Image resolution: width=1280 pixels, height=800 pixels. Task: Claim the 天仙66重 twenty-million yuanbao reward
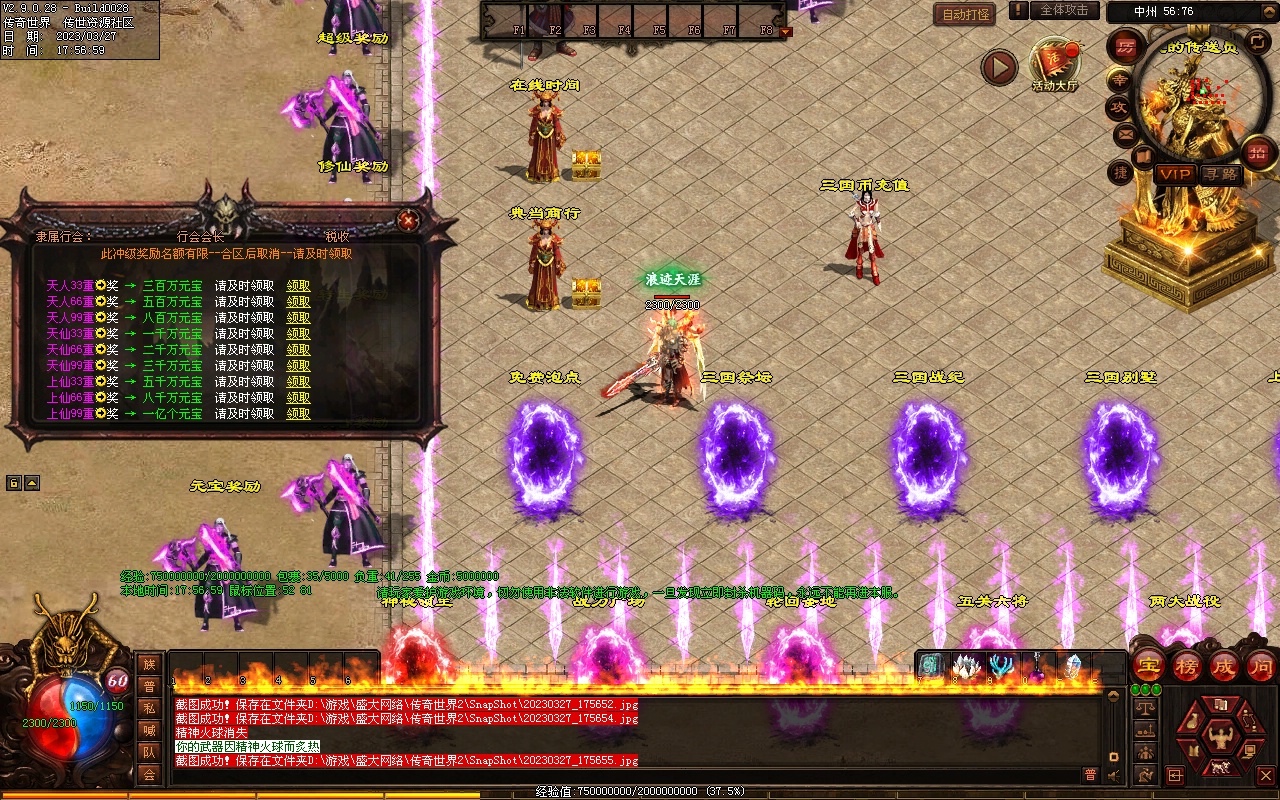[298, 350]
